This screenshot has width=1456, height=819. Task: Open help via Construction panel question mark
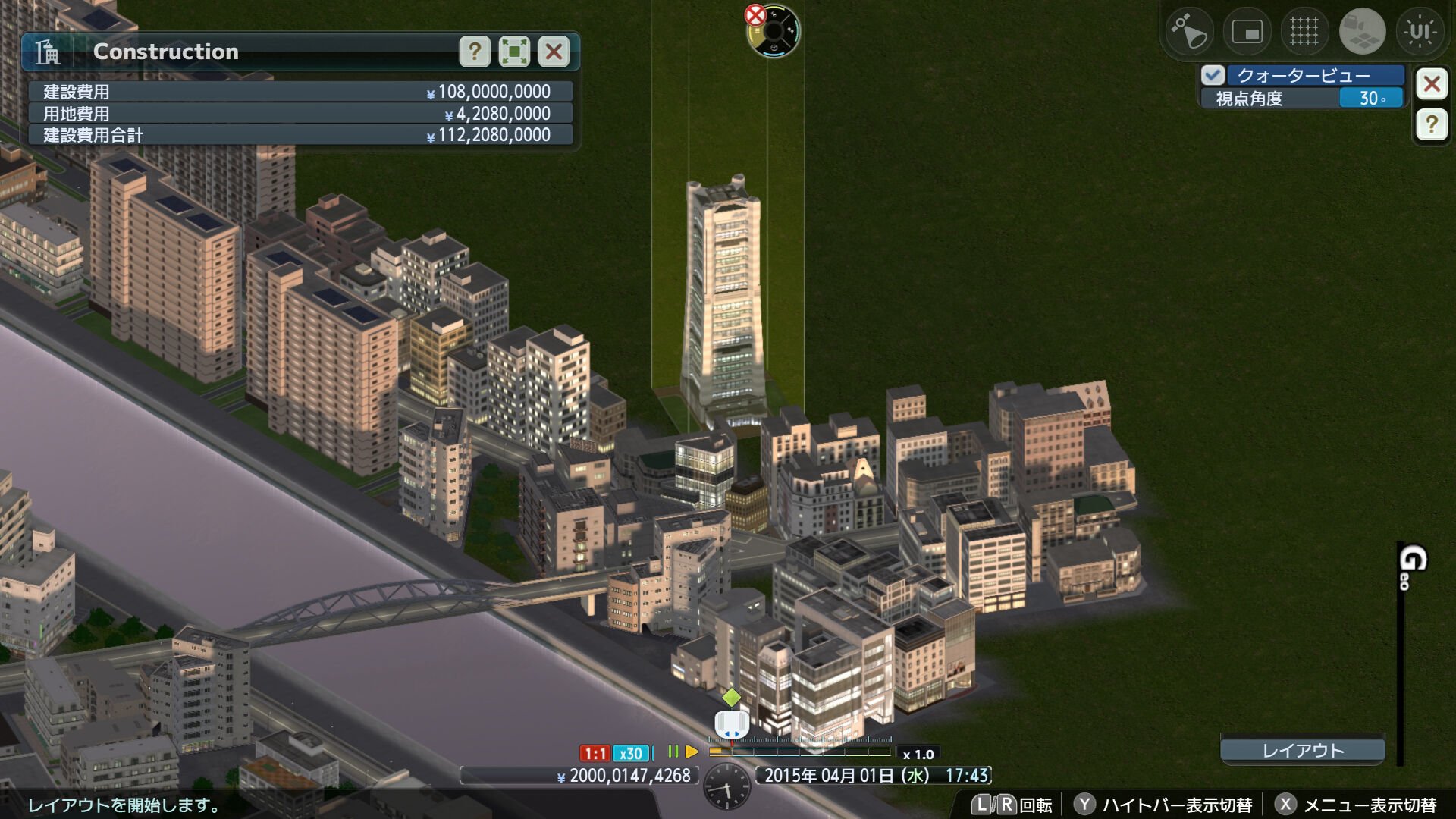pos(475,52)
